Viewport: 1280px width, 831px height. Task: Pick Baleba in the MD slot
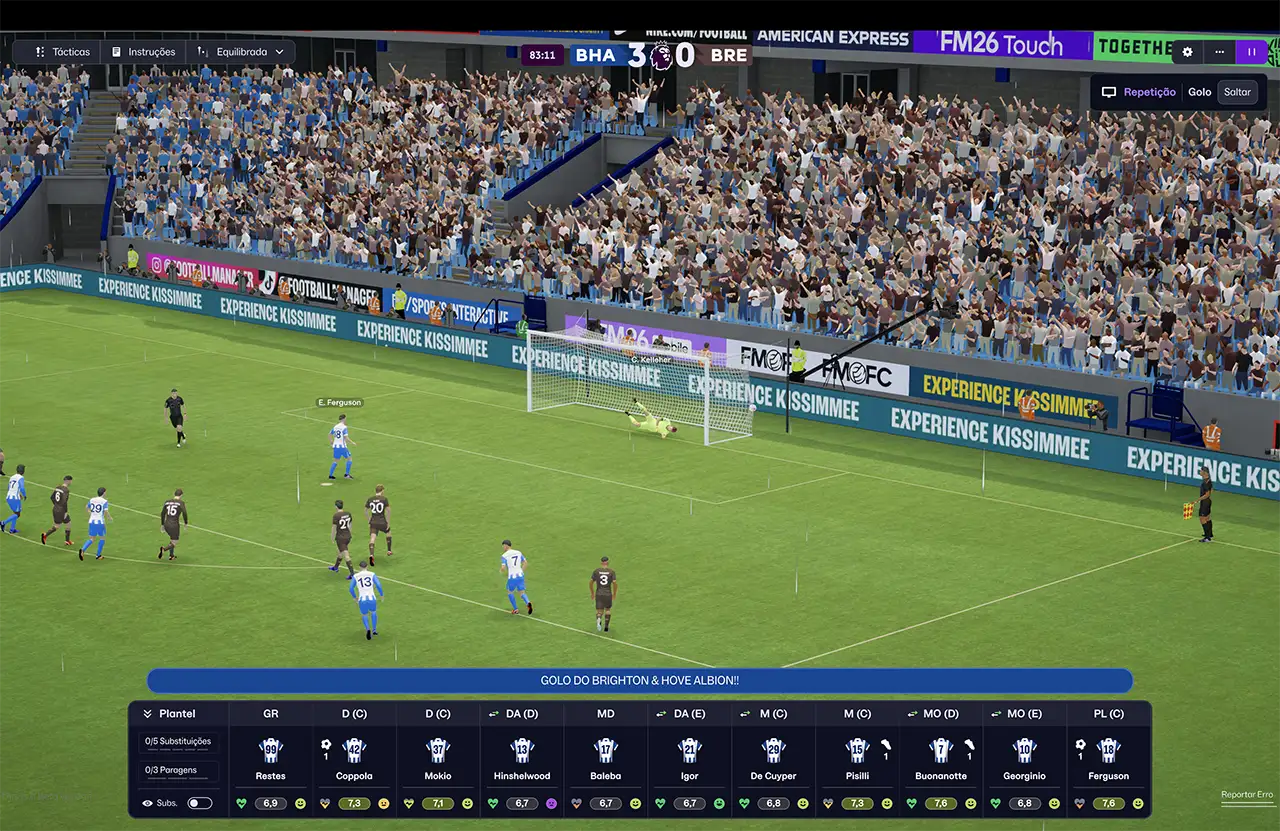605,760
